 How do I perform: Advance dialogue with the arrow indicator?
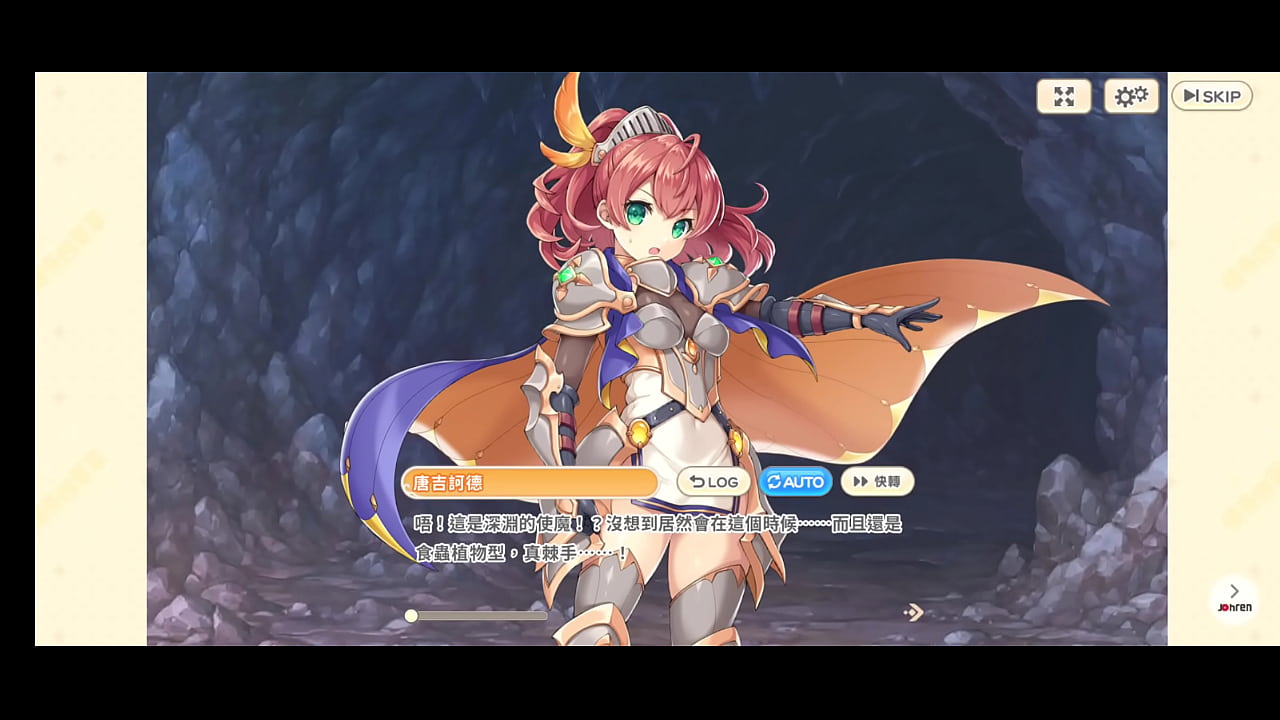point(913,612)
